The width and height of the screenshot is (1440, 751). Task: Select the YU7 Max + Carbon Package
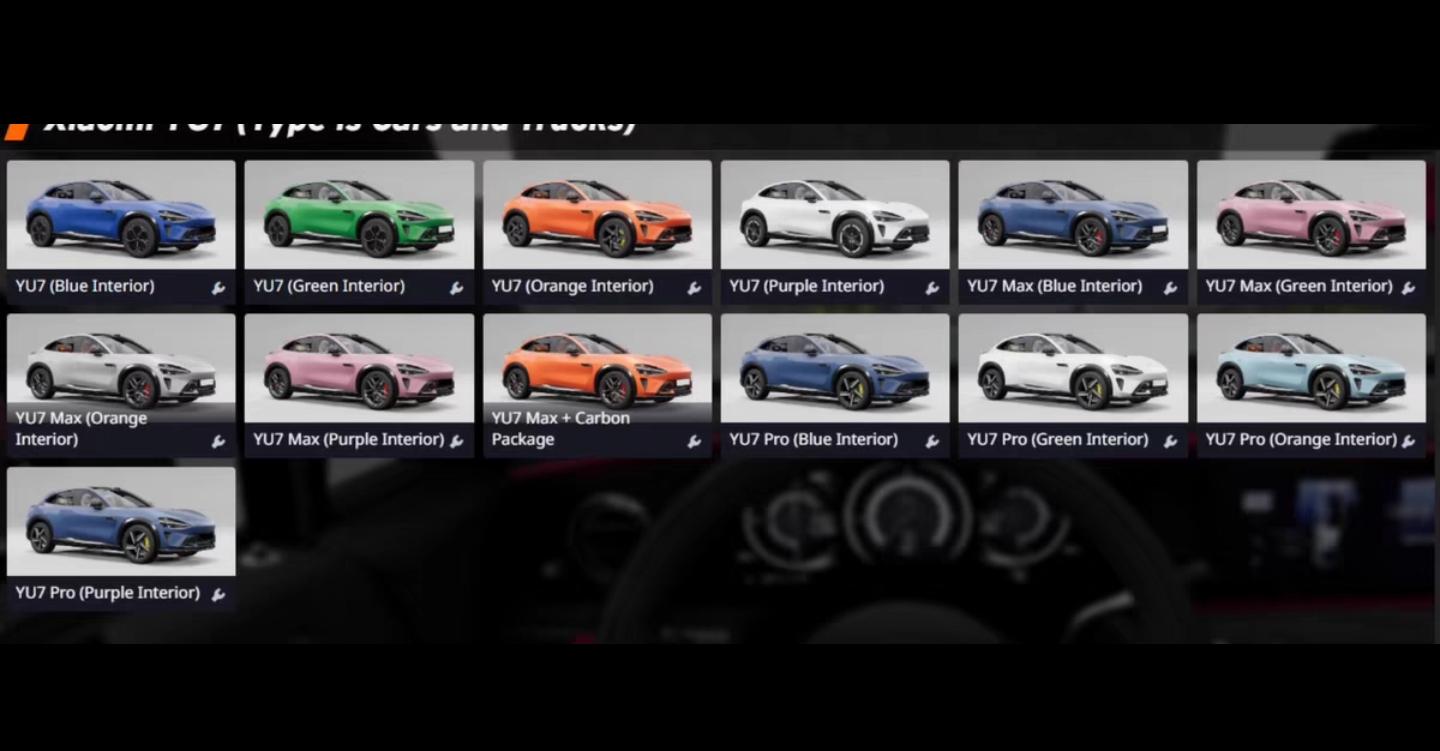(597, 369)
